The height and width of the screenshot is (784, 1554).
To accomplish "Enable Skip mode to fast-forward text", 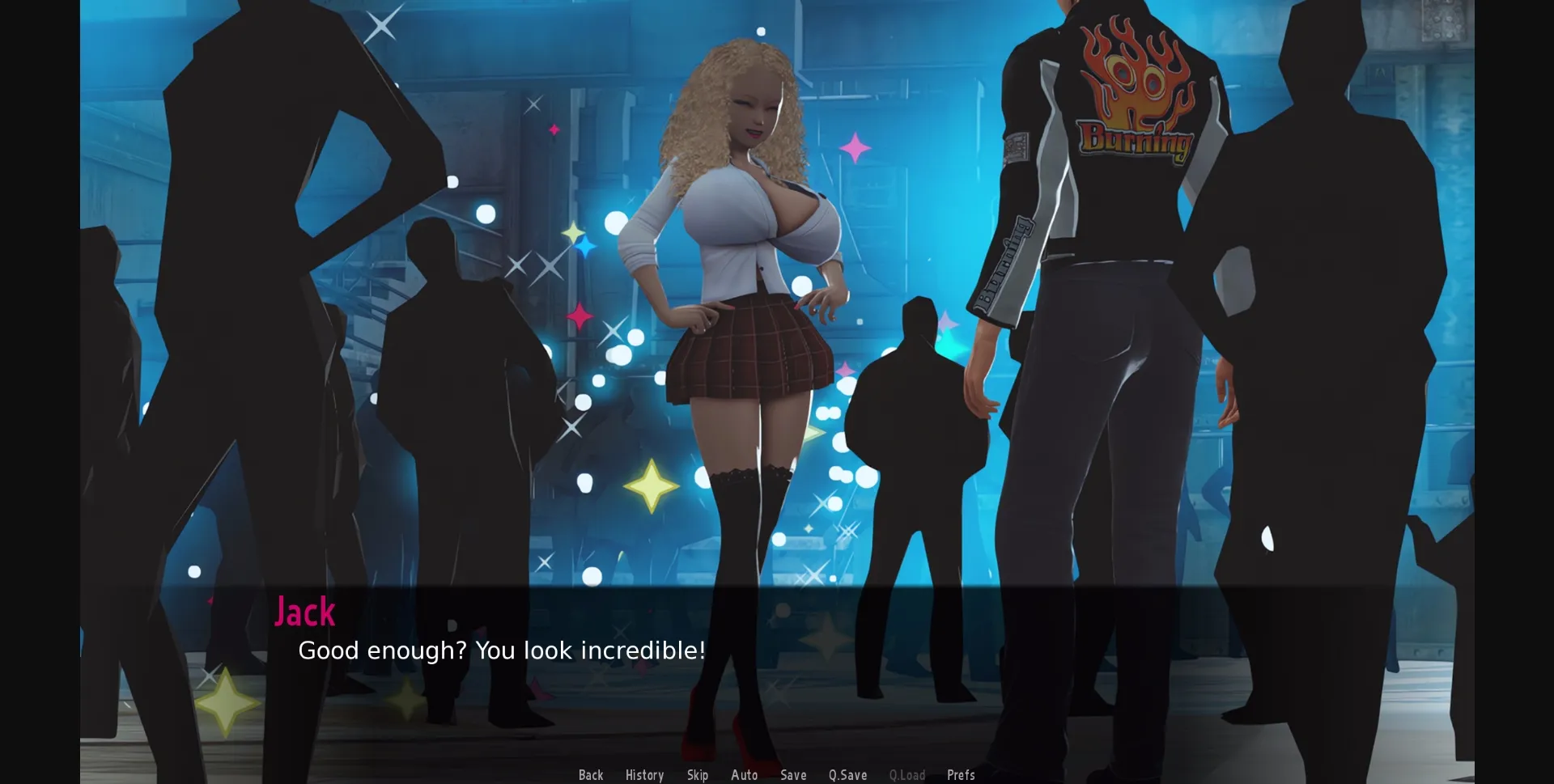I will coord(697,774).
